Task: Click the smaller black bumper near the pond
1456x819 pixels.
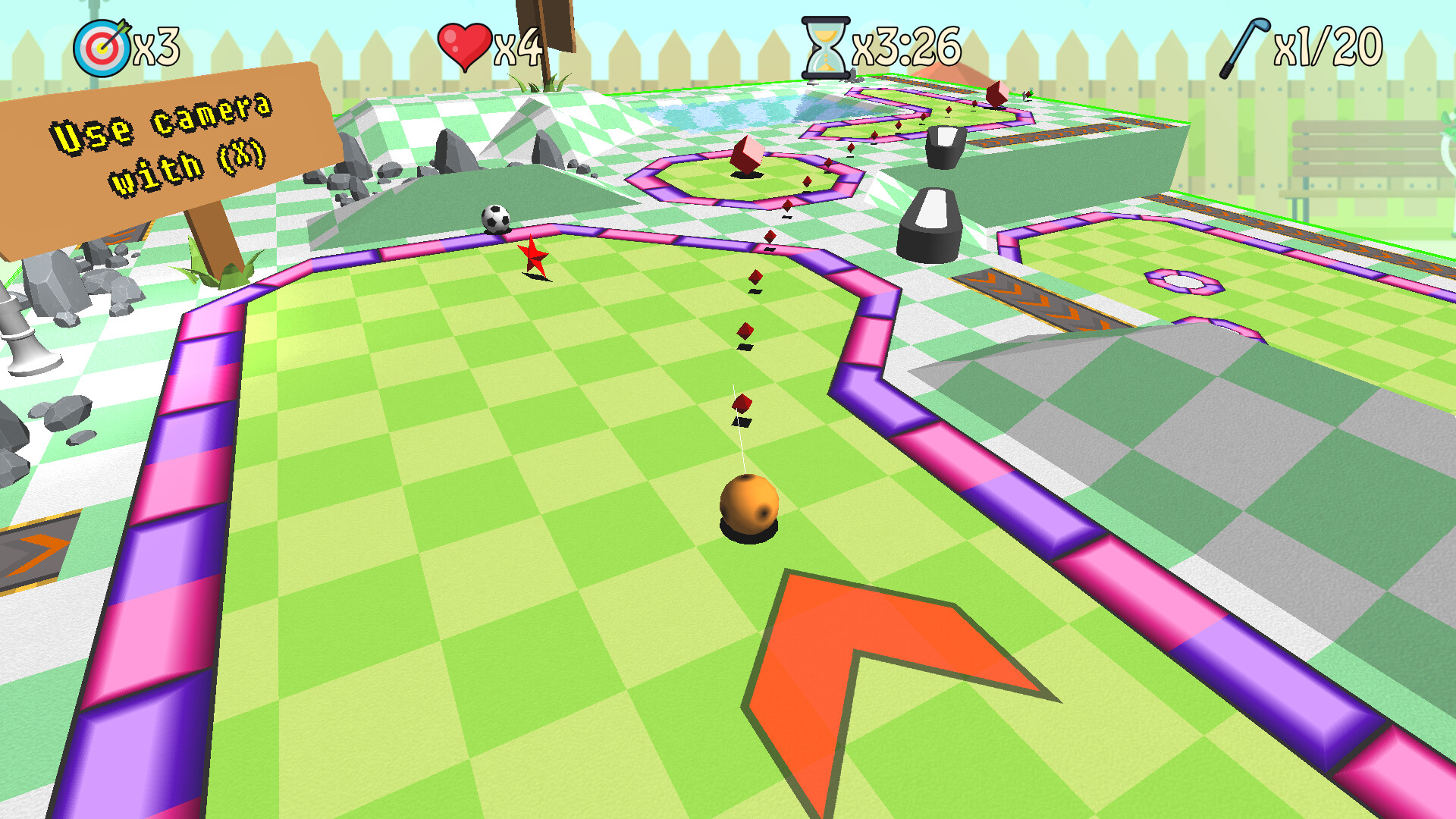Action: (944, 148)
